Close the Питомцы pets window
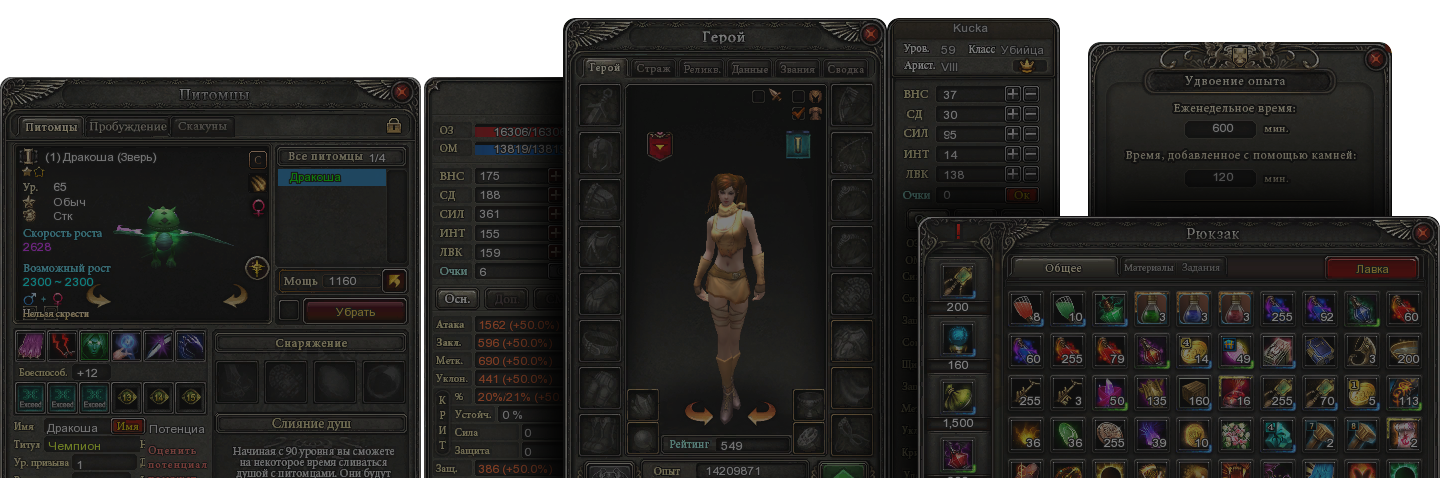 click(x=402, y=92)
